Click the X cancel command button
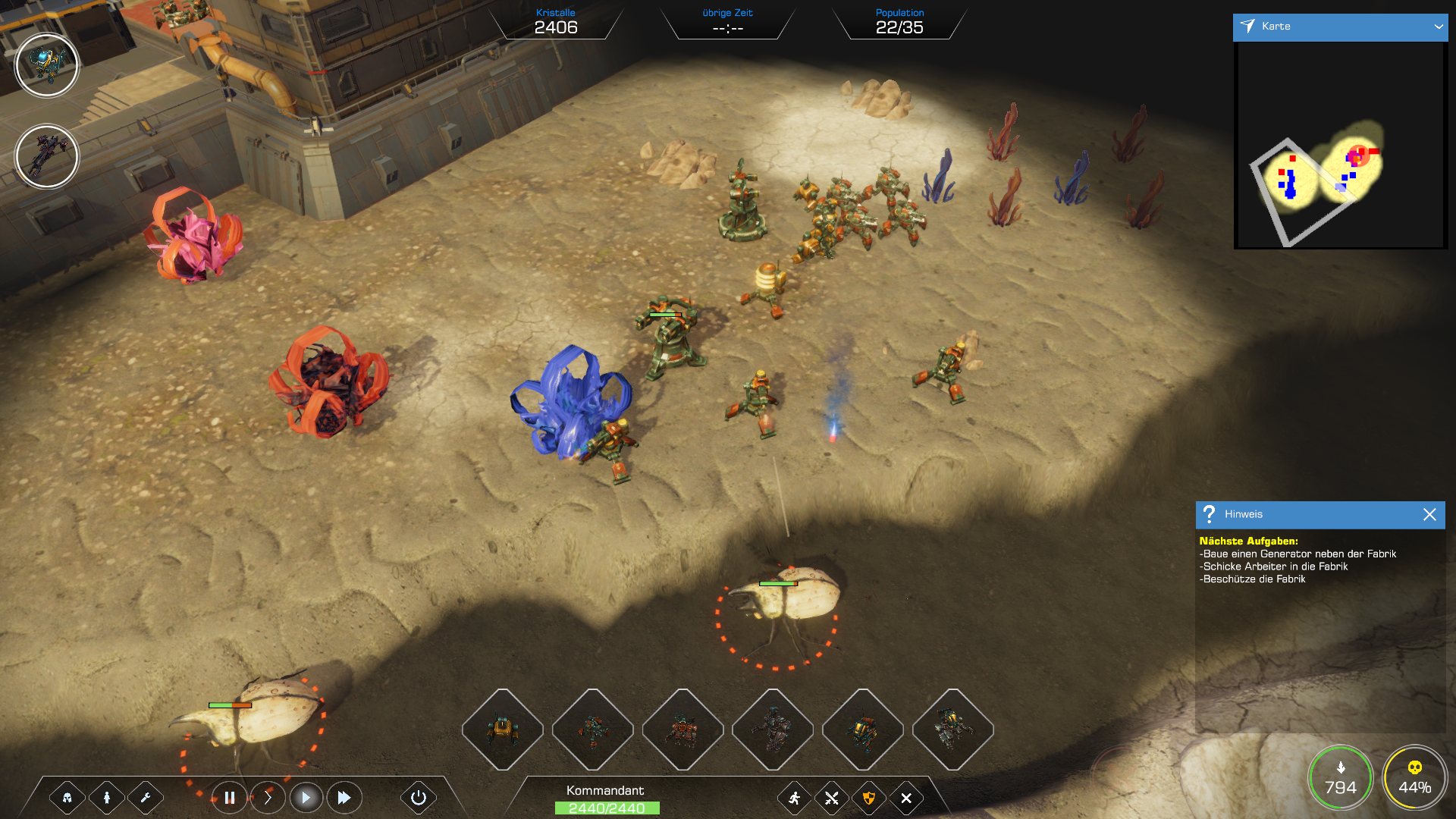The image size is (1456, 819). 906,798
